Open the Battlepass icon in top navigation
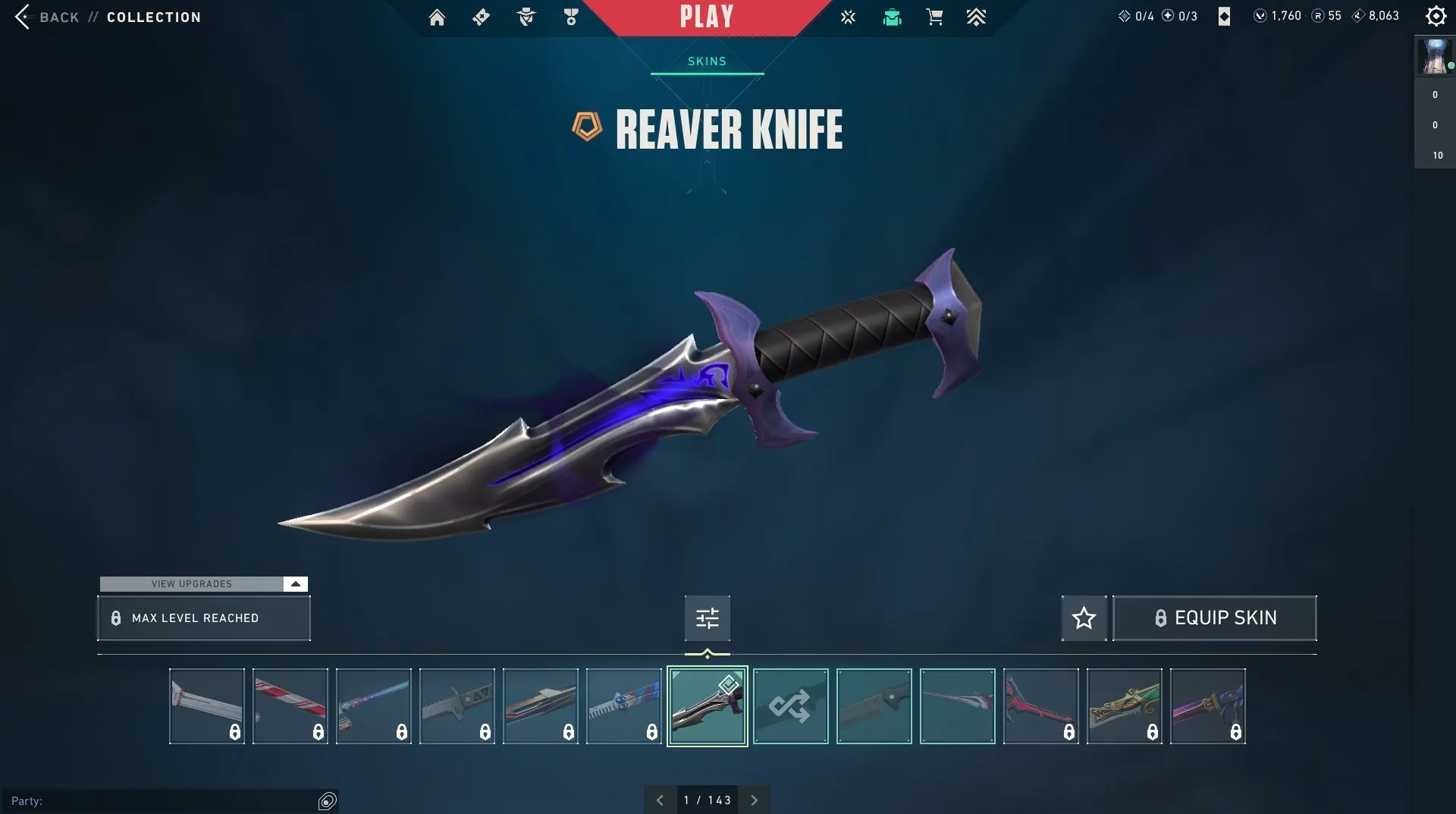Screen dimensions: 1456x814 pyautogui.click(x=481, y=17)
